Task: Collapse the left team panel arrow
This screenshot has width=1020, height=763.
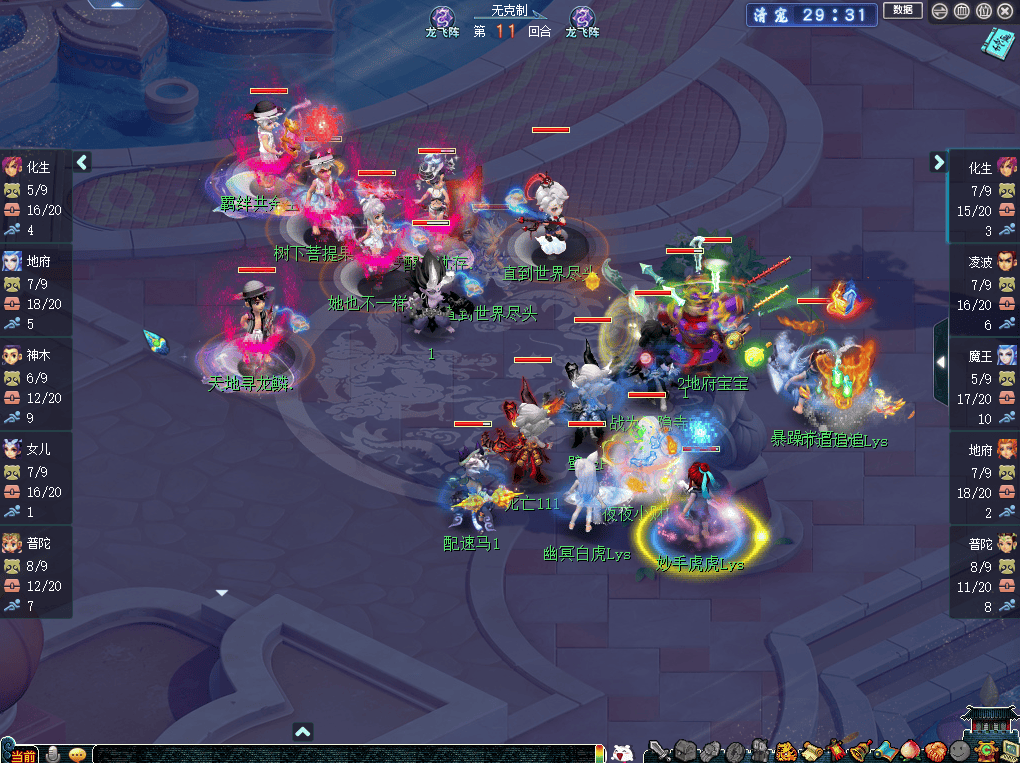Action: [x=82, y=161]
